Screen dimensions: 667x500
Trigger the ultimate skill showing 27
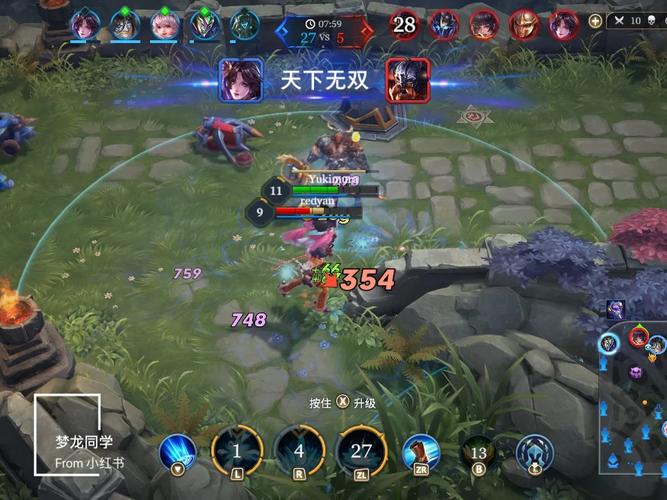point(361,450)
